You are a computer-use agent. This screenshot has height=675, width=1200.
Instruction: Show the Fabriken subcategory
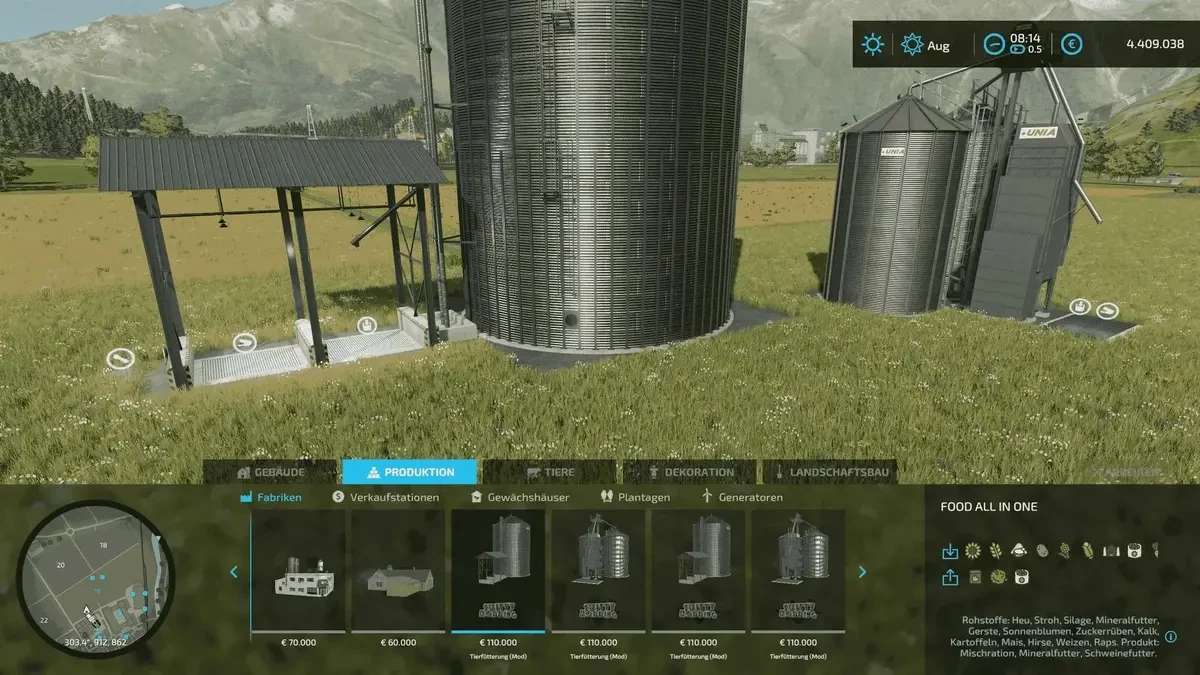tap(271, 497)
